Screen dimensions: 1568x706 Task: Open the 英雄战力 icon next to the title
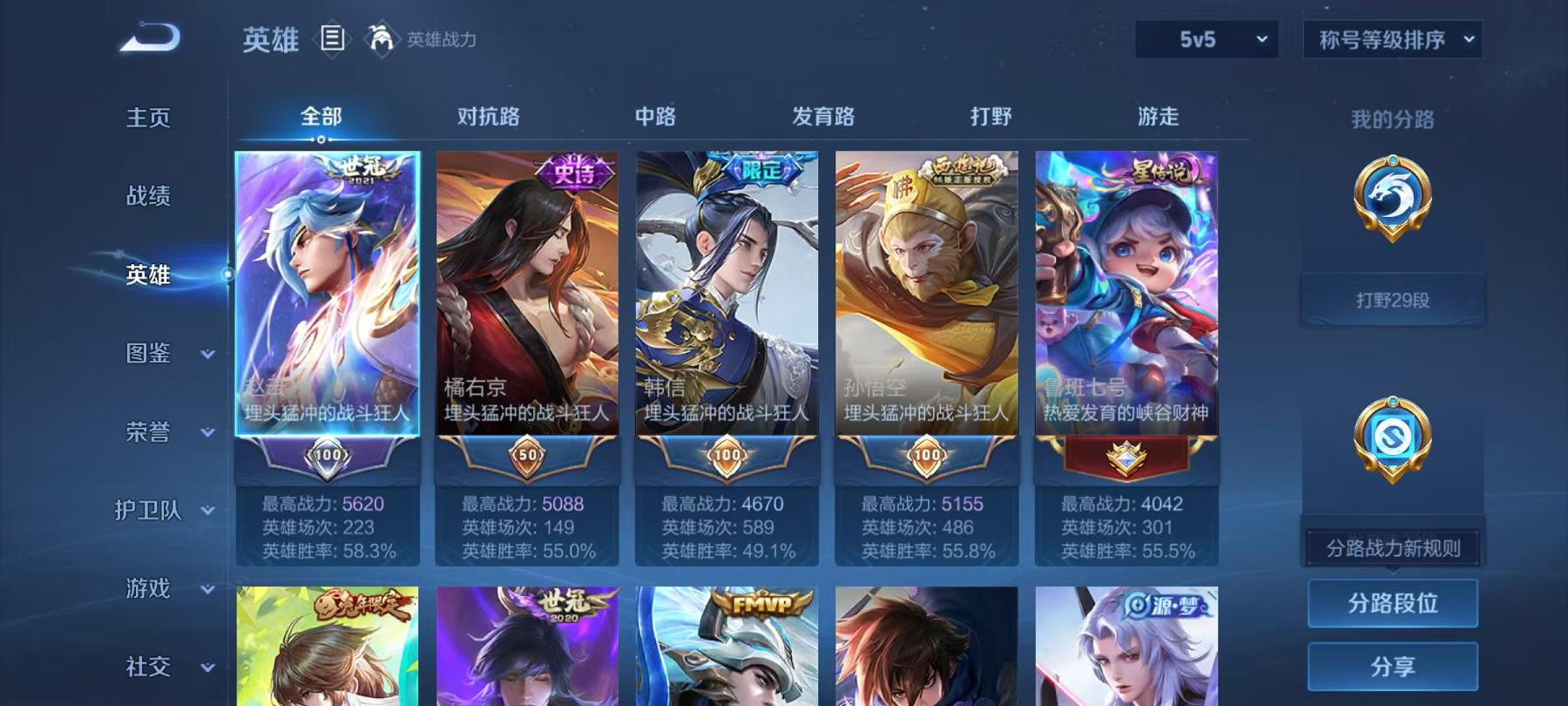click(x=382, y=38)
